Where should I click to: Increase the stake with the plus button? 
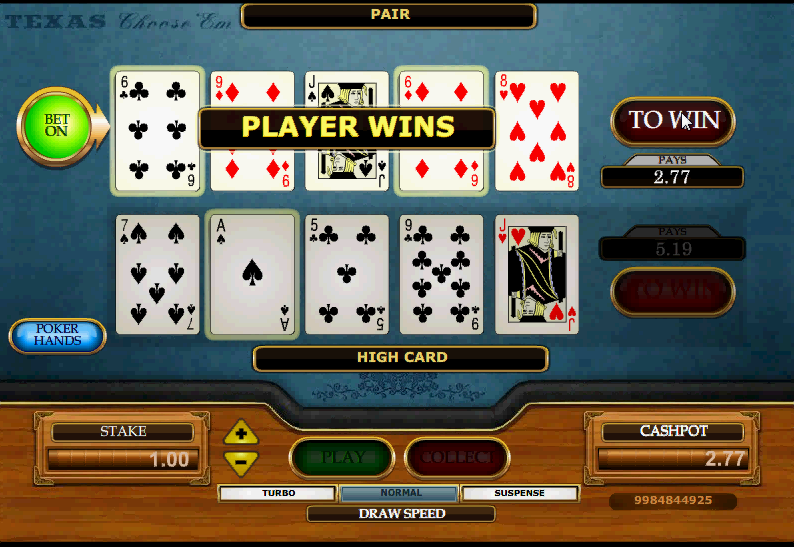(241, 433)
